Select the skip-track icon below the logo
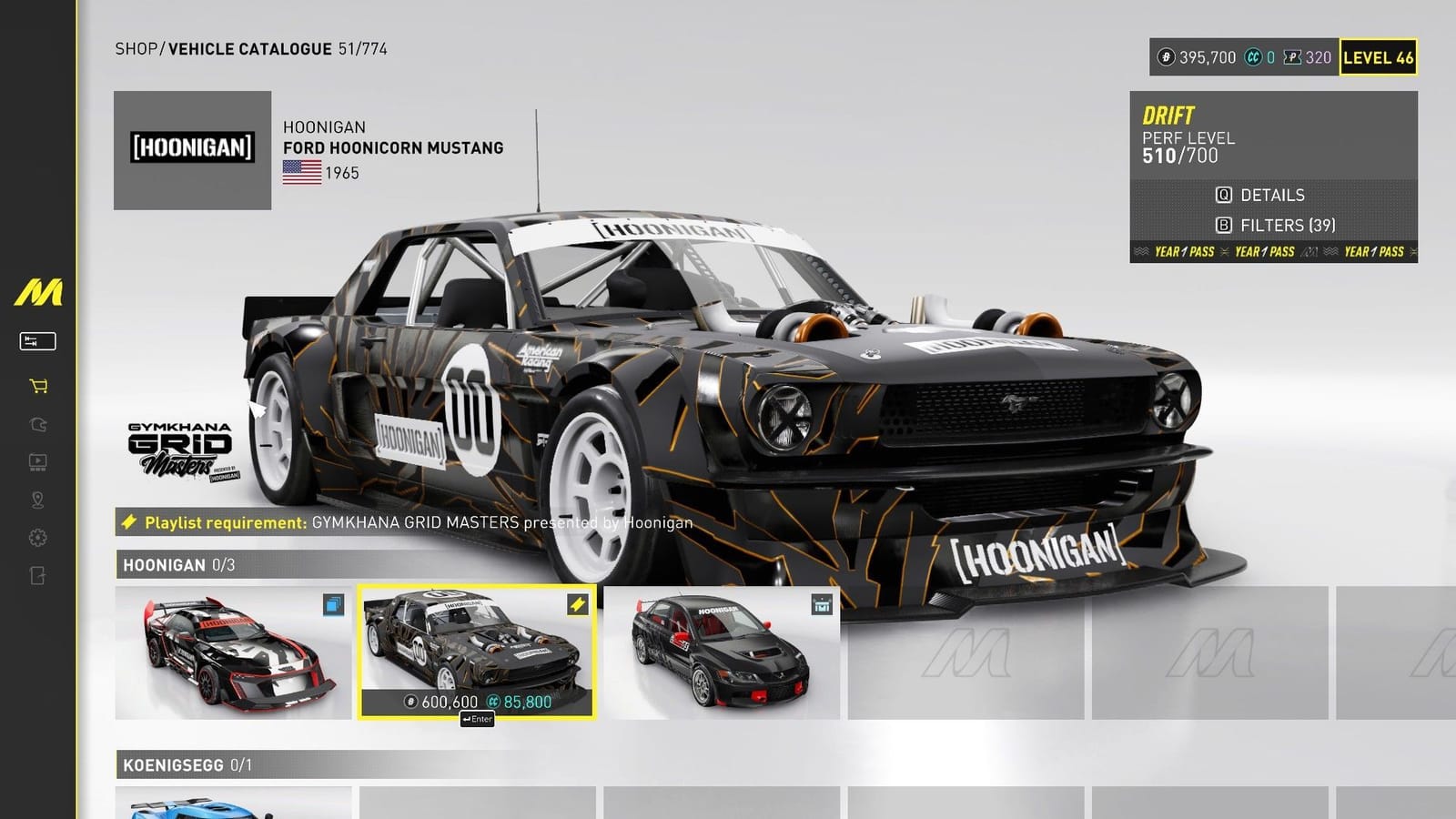 (x=36, y=340)
